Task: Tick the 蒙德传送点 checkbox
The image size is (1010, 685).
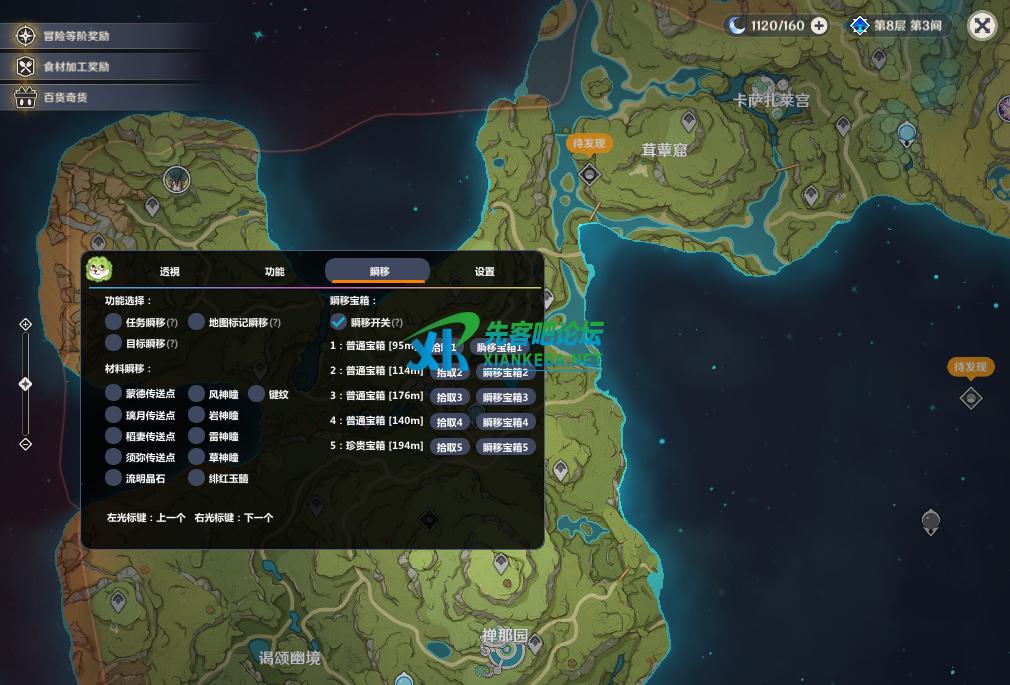Action: 114,394
